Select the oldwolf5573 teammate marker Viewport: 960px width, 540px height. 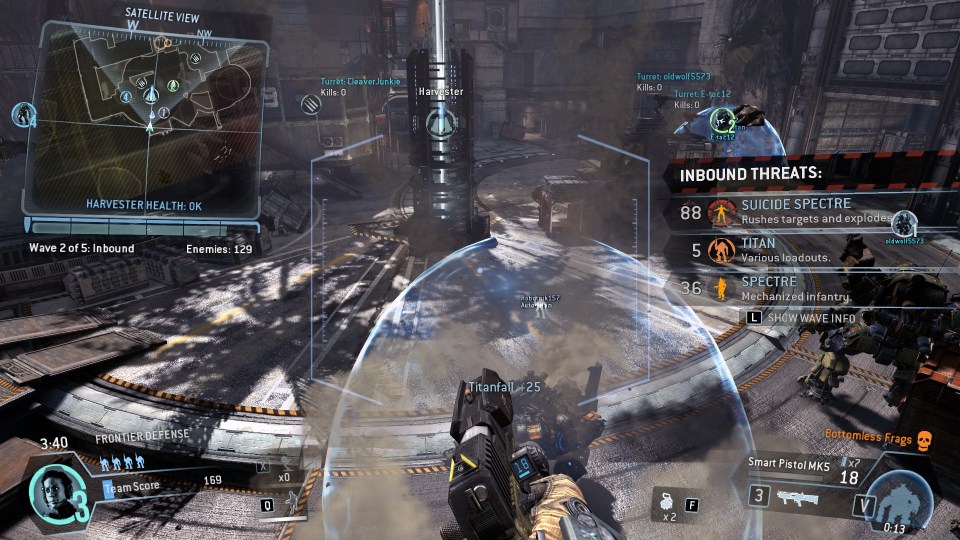pyautogui.click(x=904, y=222)
